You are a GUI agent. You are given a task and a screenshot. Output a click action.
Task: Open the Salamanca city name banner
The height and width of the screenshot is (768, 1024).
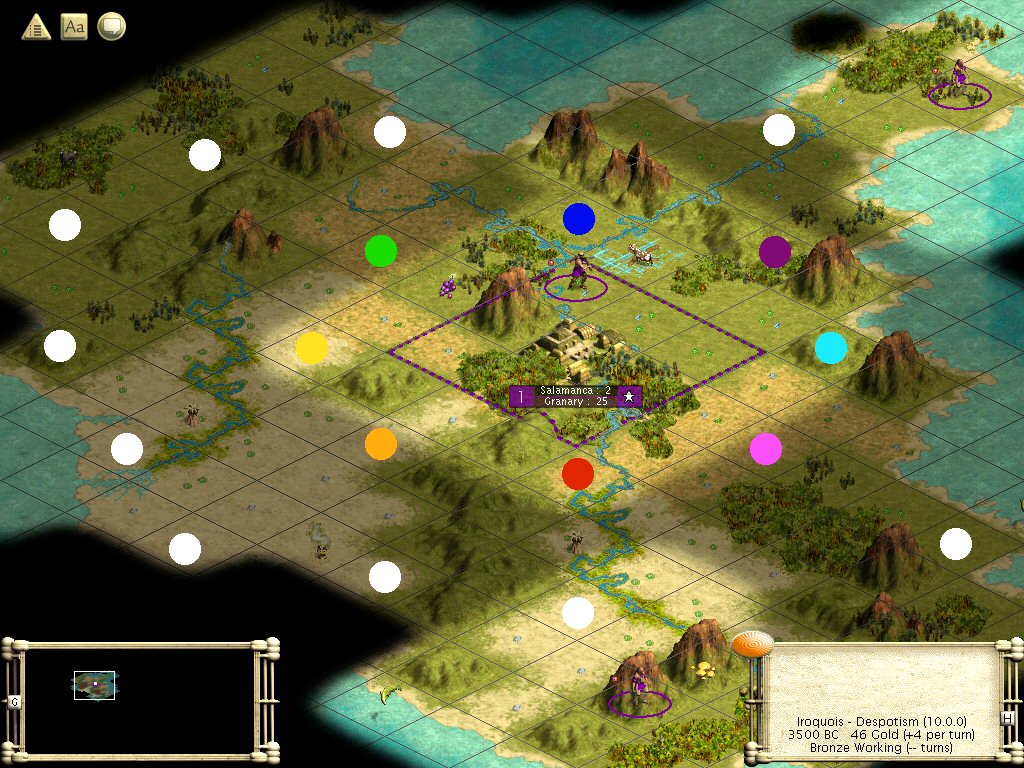pos(575,396)
